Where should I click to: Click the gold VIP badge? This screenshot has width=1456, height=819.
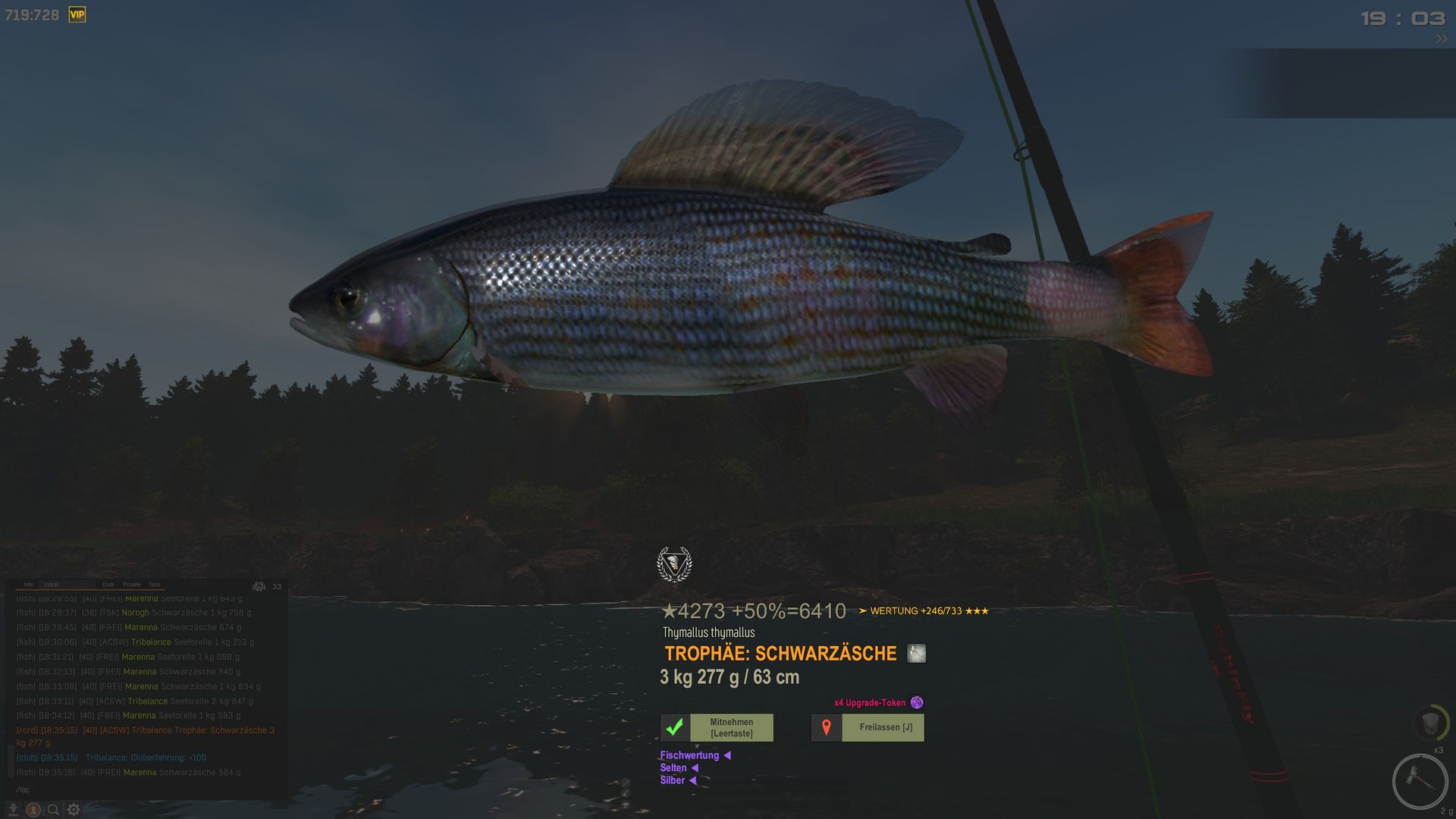pyautogui.click(x=77, y=14)
